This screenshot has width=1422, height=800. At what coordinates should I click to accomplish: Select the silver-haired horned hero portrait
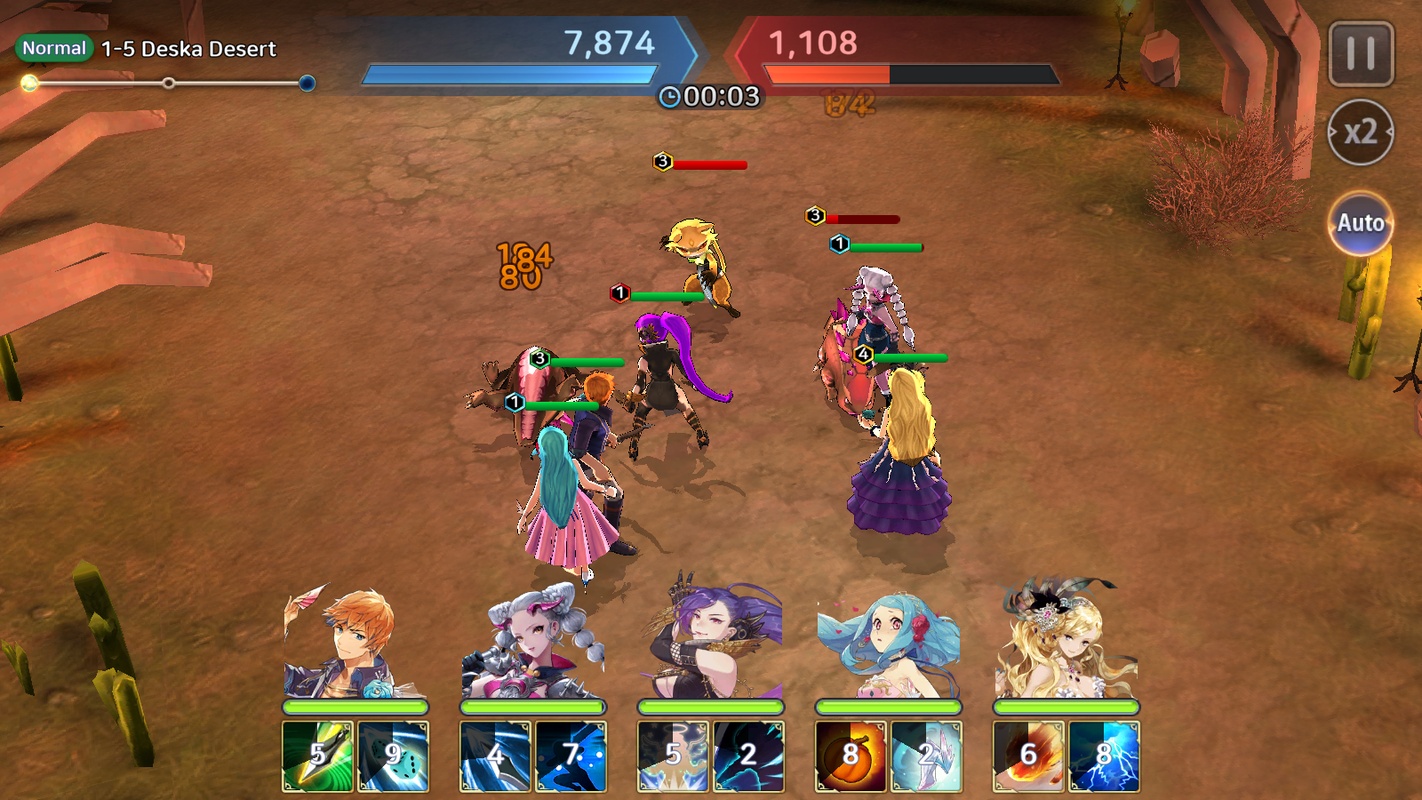pos(532,645)
